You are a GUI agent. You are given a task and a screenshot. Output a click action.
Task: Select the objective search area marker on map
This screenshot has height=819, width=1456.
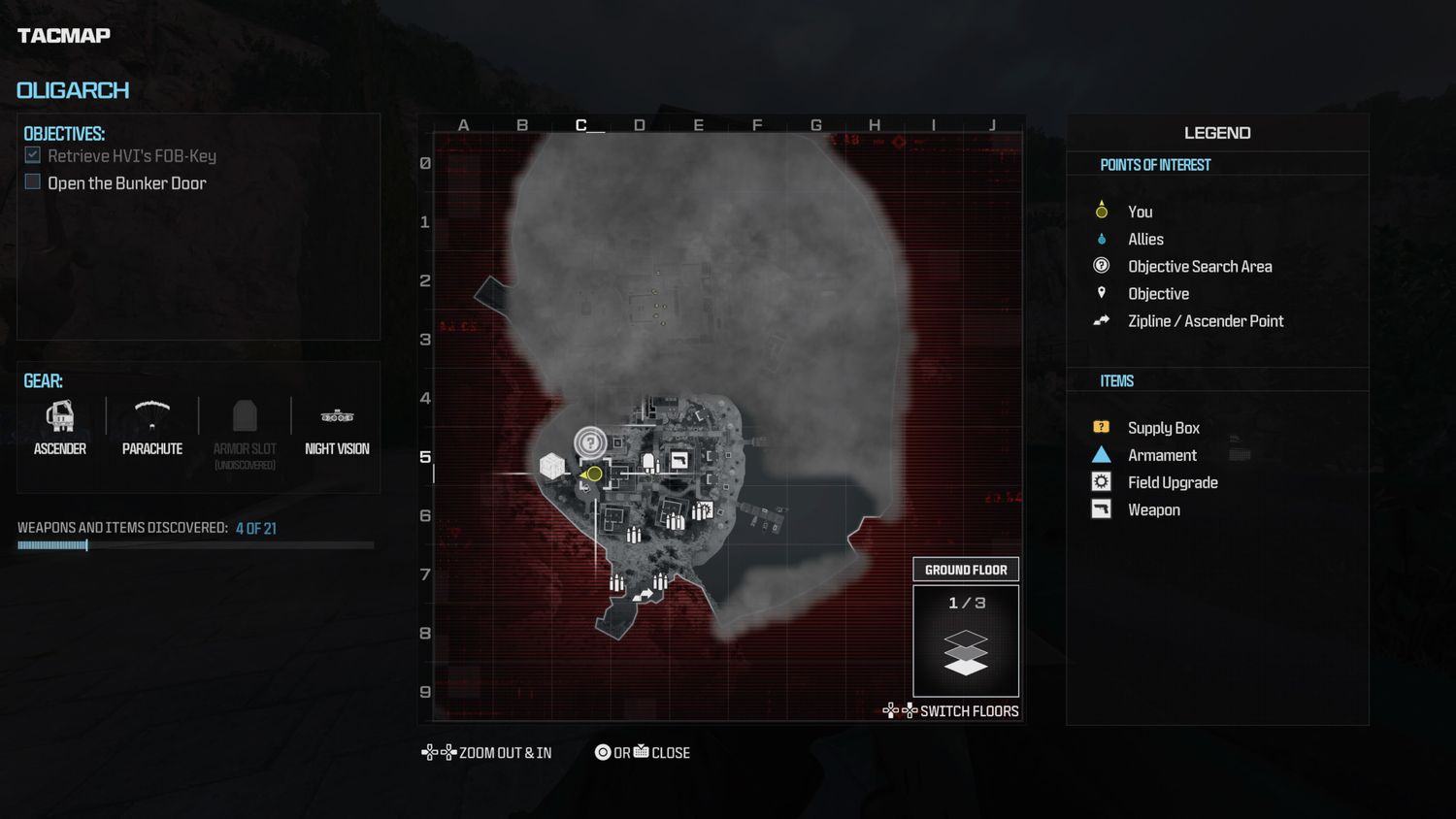coord(590,442)
